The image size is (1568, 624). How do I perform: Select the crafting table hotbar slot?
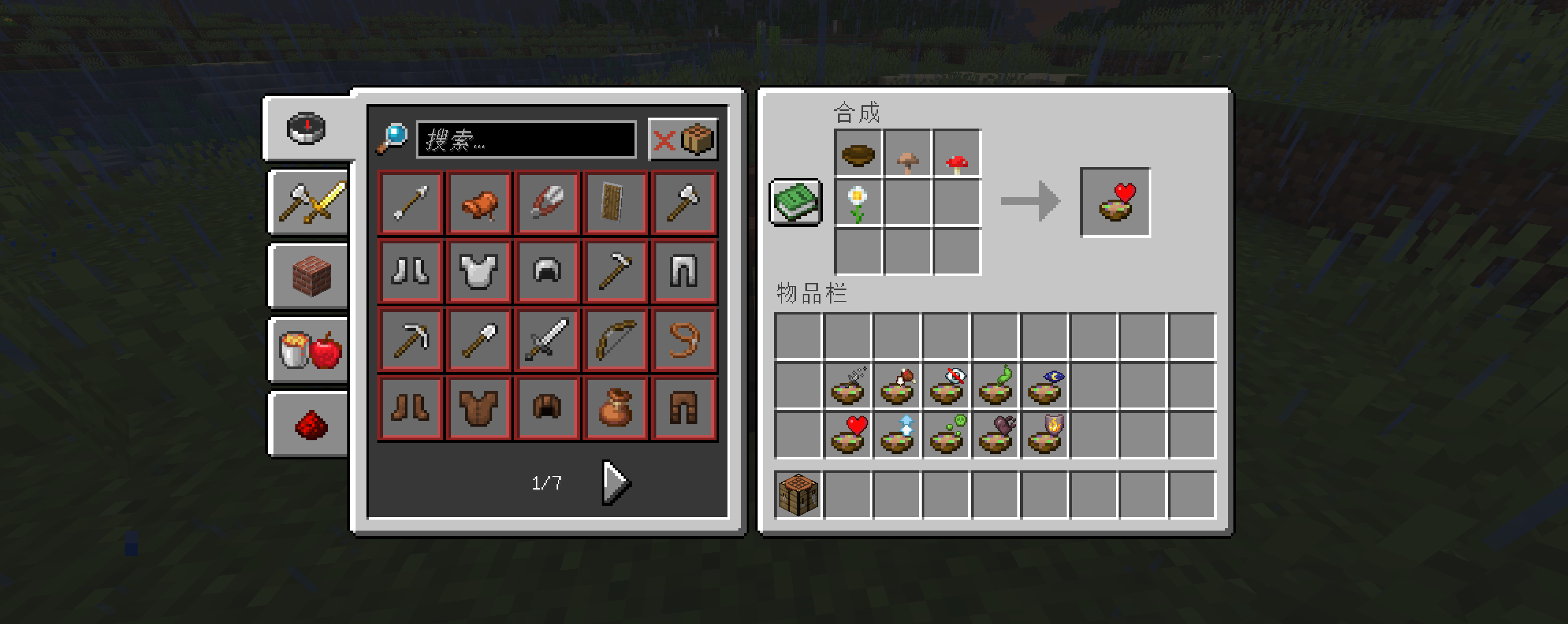tap(798, 495)
